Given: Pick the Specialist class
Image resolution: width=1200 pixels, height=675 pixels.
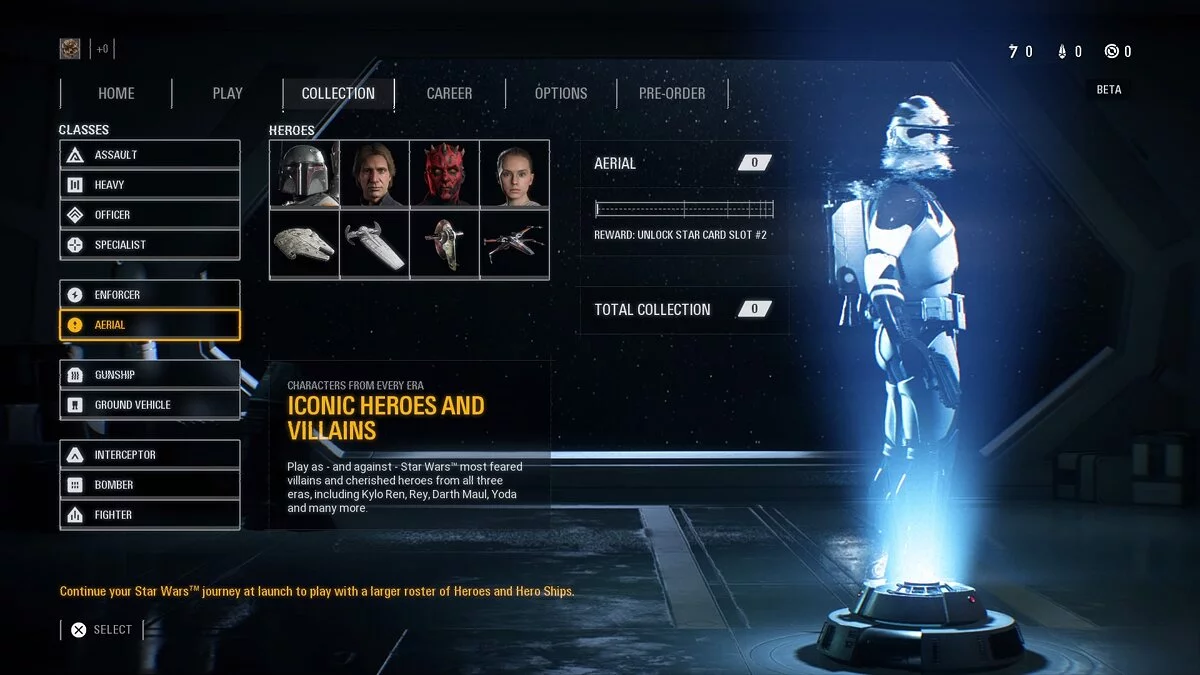Looking at the screenshot, I should 150,245.
